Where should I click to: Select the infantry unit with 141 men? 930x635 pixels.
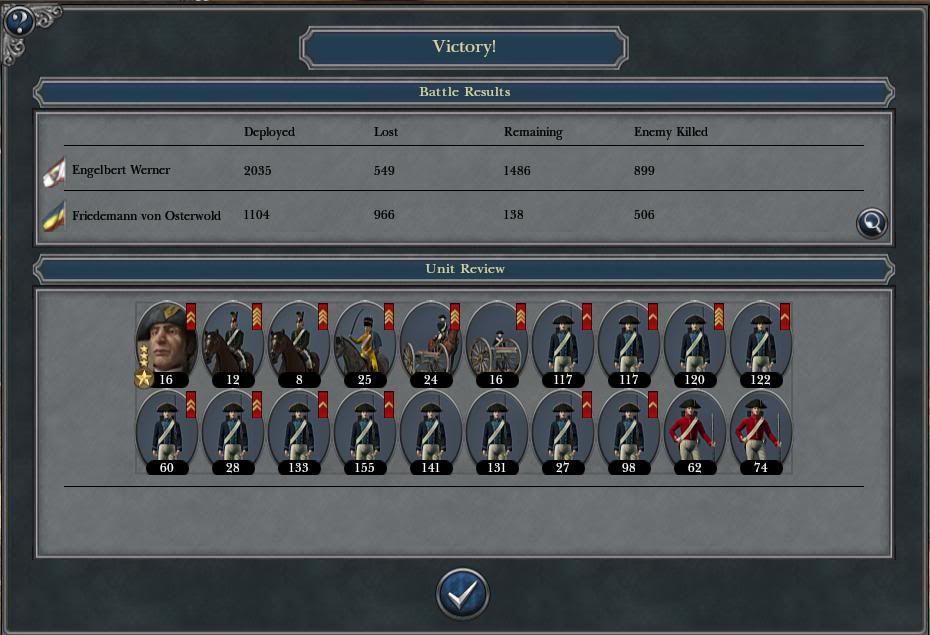(429, 430)
